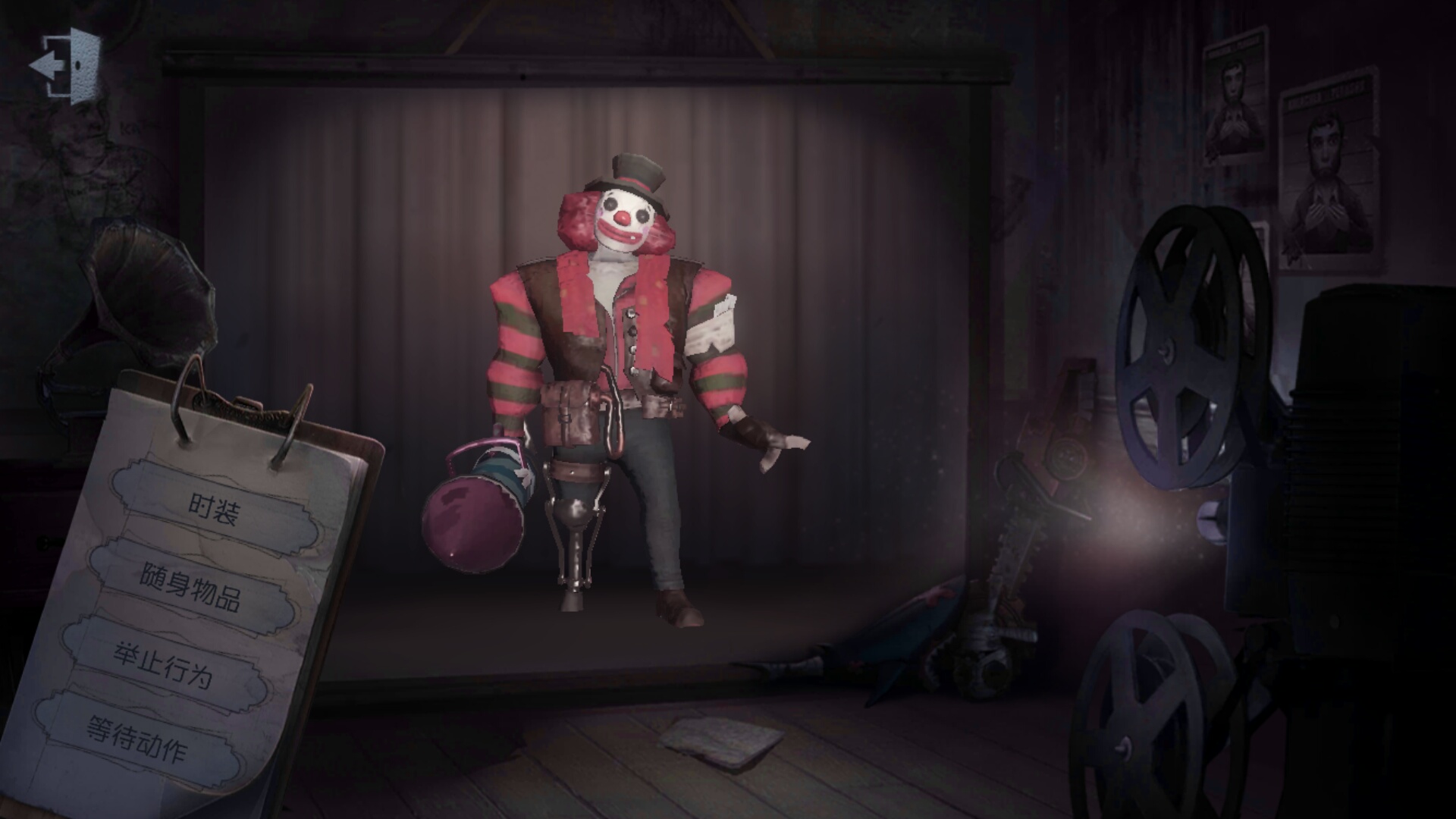Select the 随身物品 accessories option
The width and height of the screenshot is (1456, 819).
tap(190, 586)
